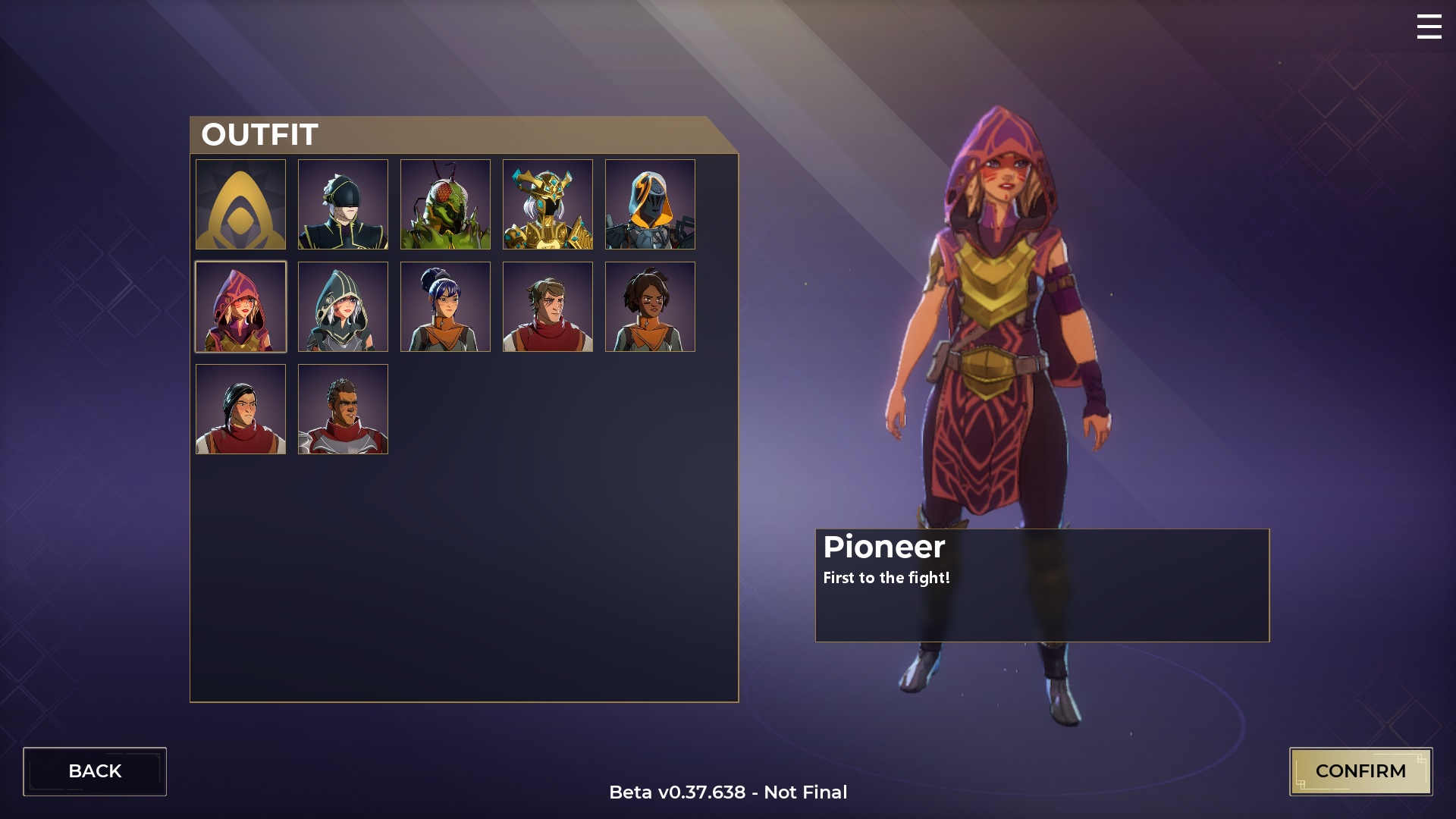Click the BACK button
Screen dimensions: 1456x819
pyautogui.click(x=96, y=770)
